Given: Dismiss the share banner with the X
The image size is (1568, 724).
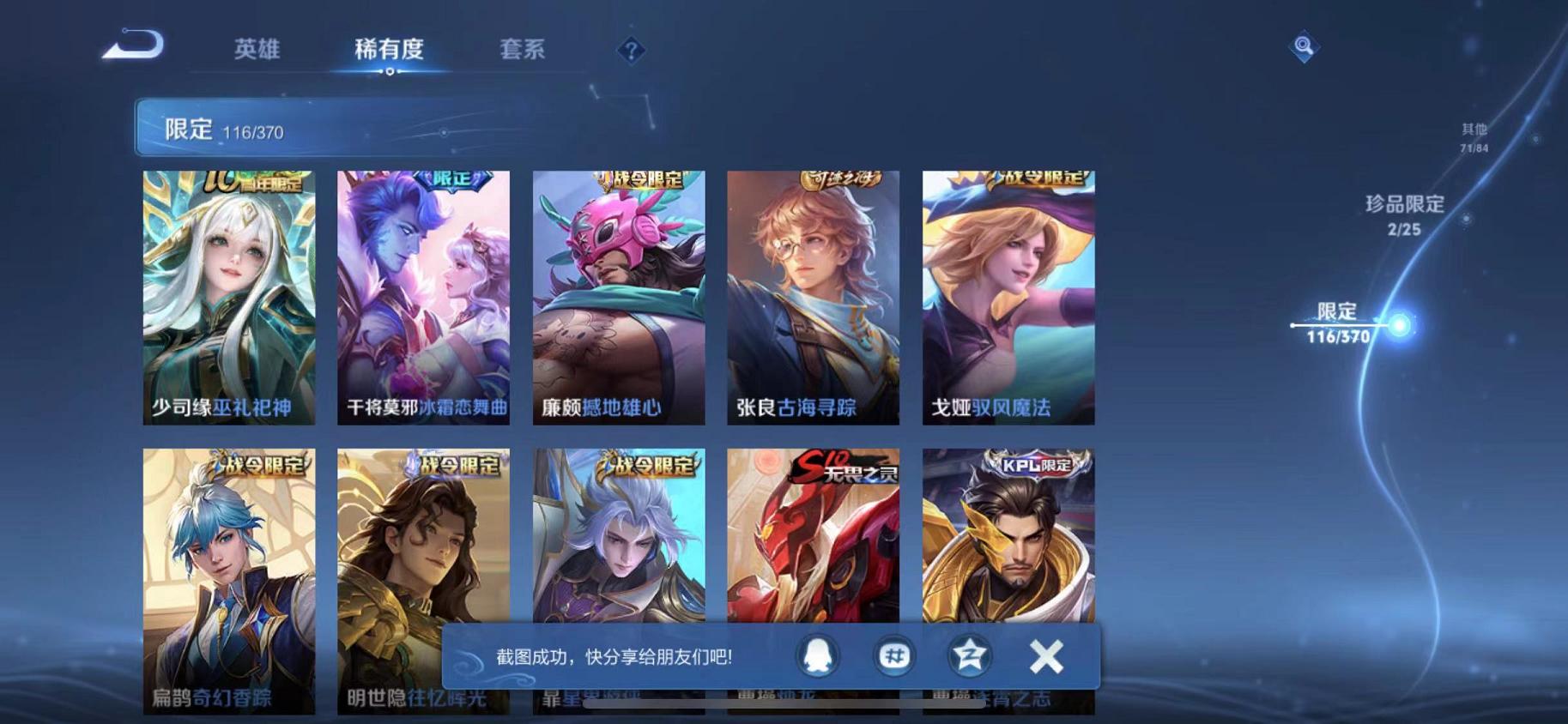Looking at the screenshot, I should [1046, 655].
